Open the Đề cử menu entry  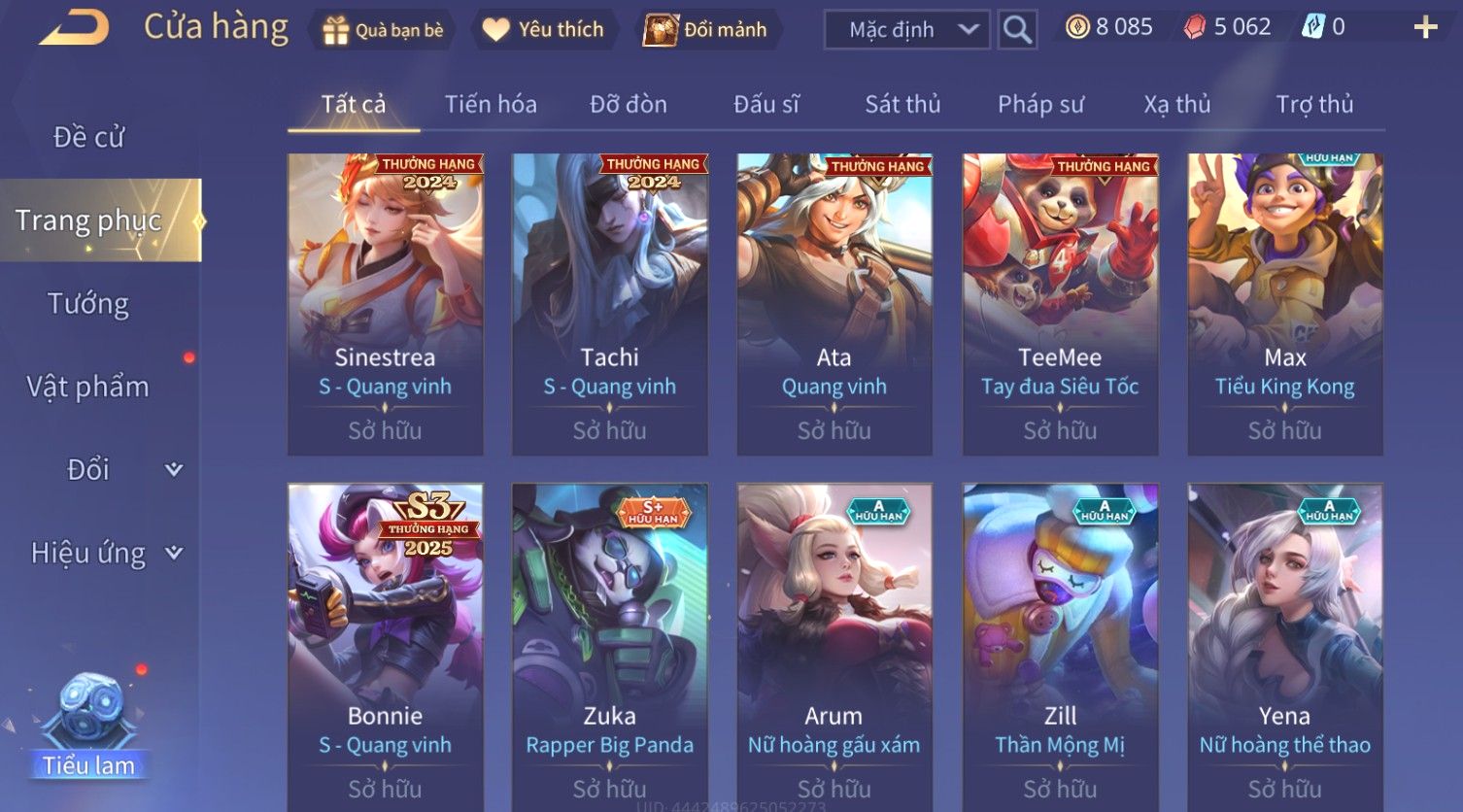pos(88,137)
